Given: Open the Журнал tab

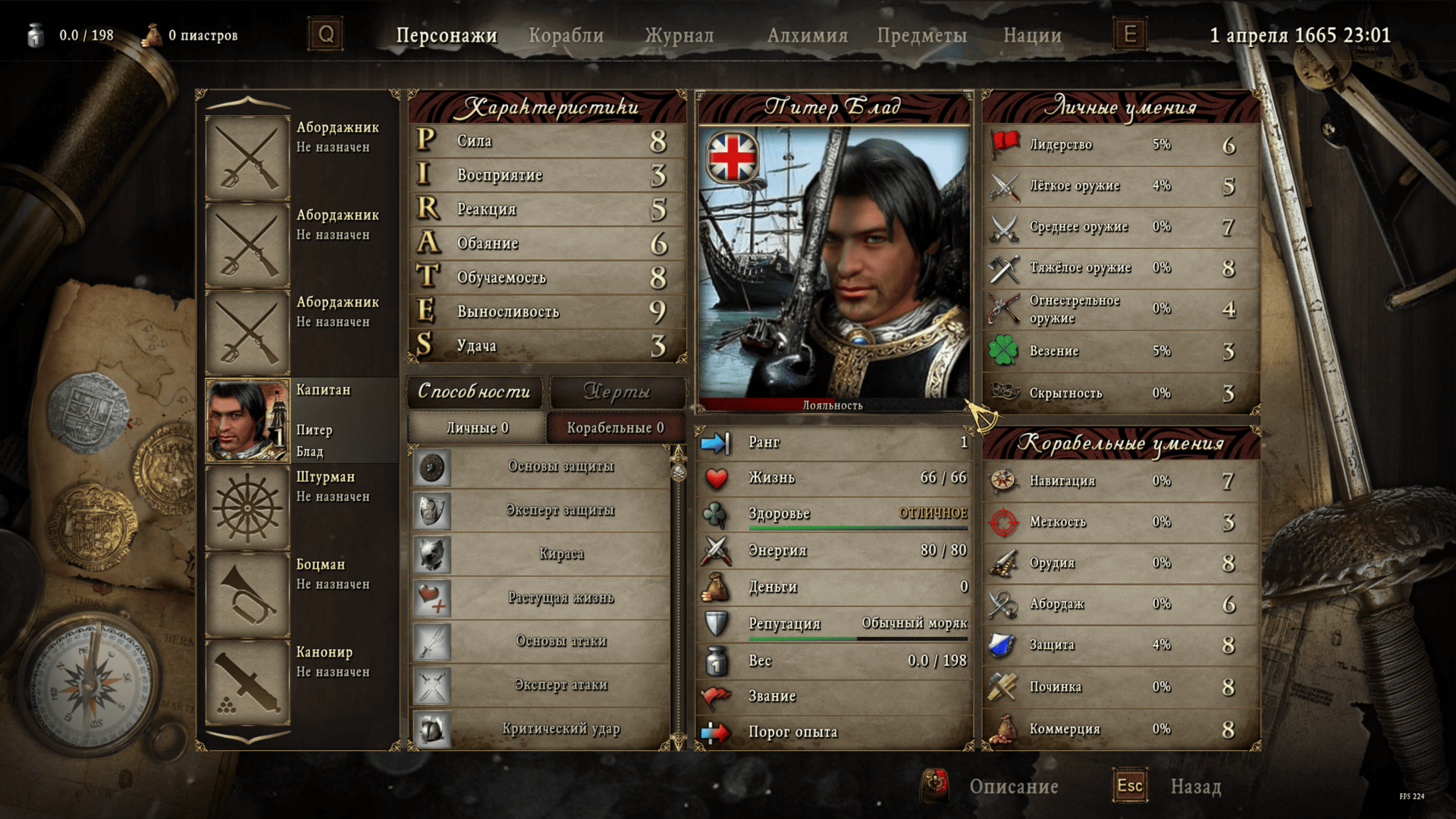Looking at the screenshot, I should (x=679, y=36).
